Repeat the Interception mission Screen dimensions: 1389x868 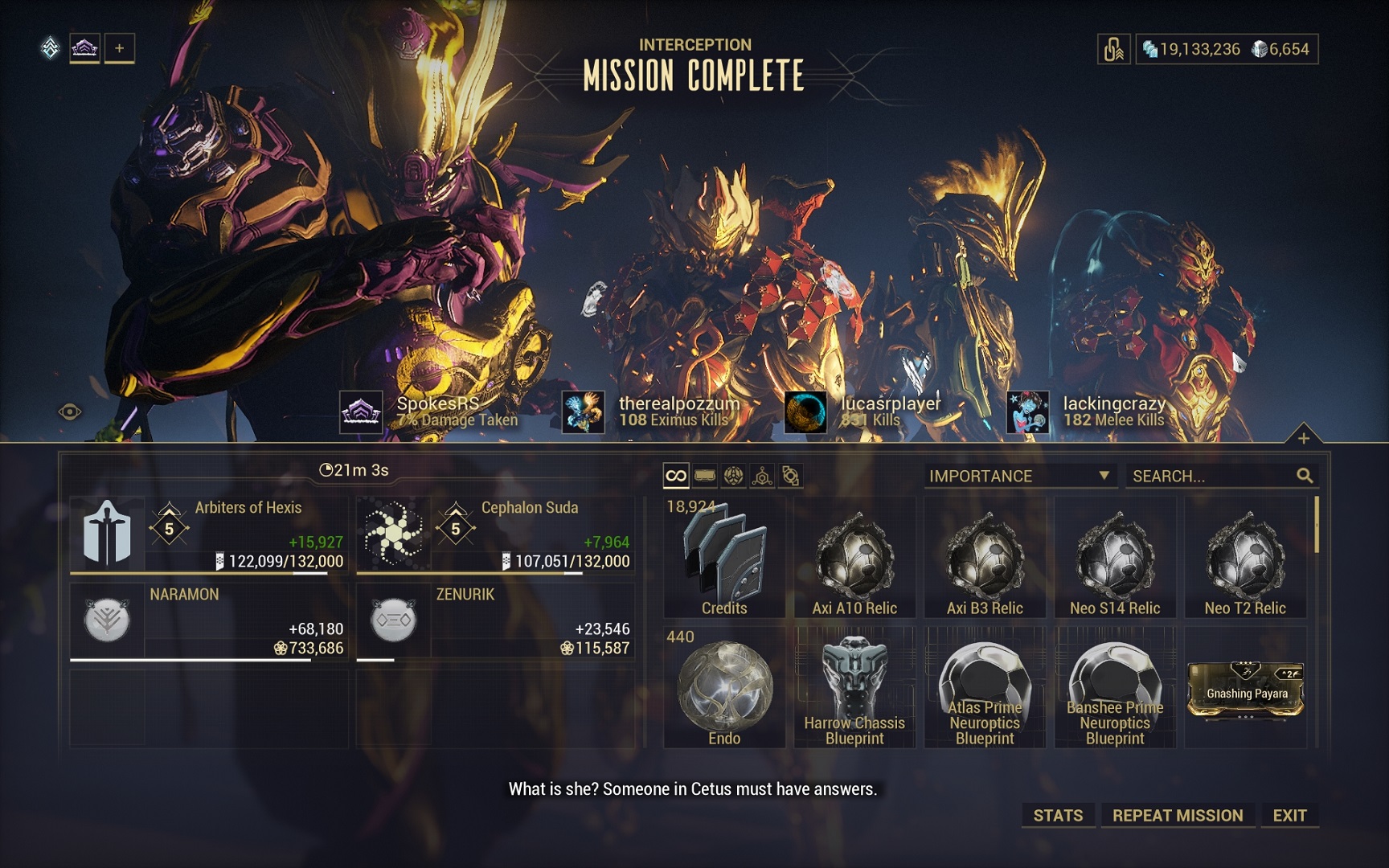click(1177, 815)
